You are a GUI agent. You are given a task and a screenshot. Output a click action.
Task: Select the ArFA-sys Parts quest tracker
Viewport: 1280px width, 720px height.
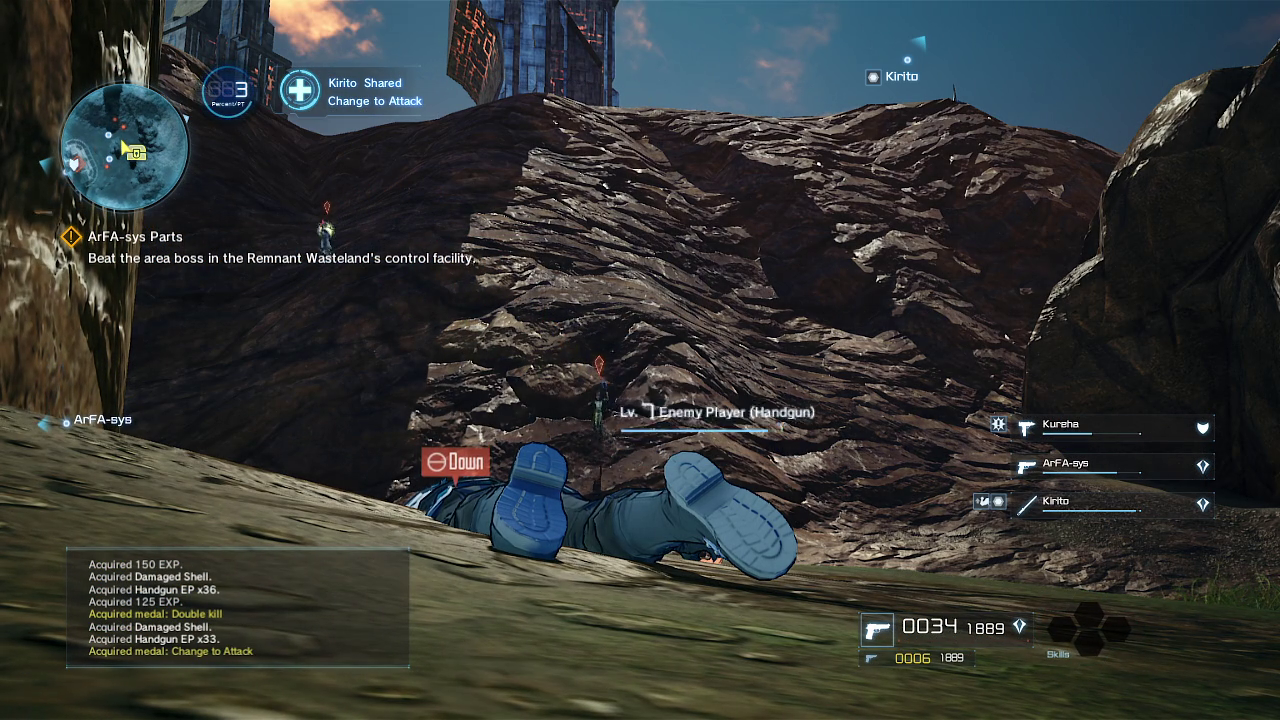[135, 237]
